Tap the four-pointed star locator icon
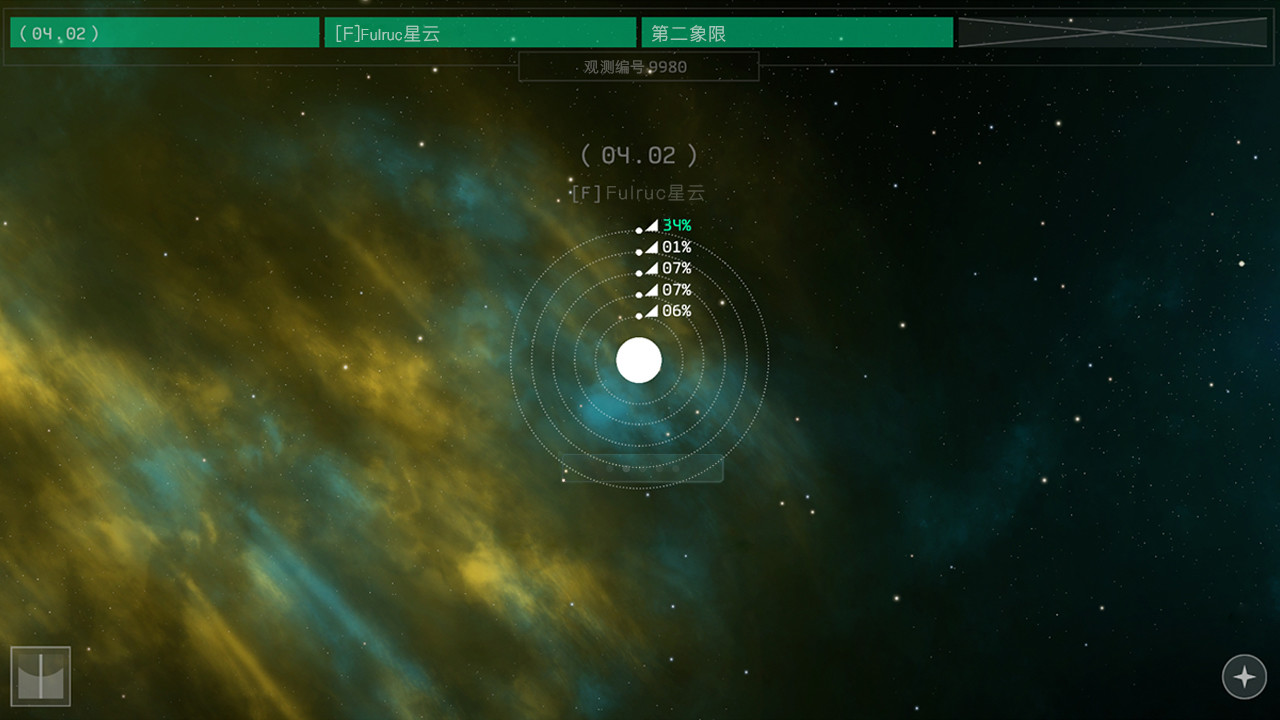1280x720 pixels. 1244,676
